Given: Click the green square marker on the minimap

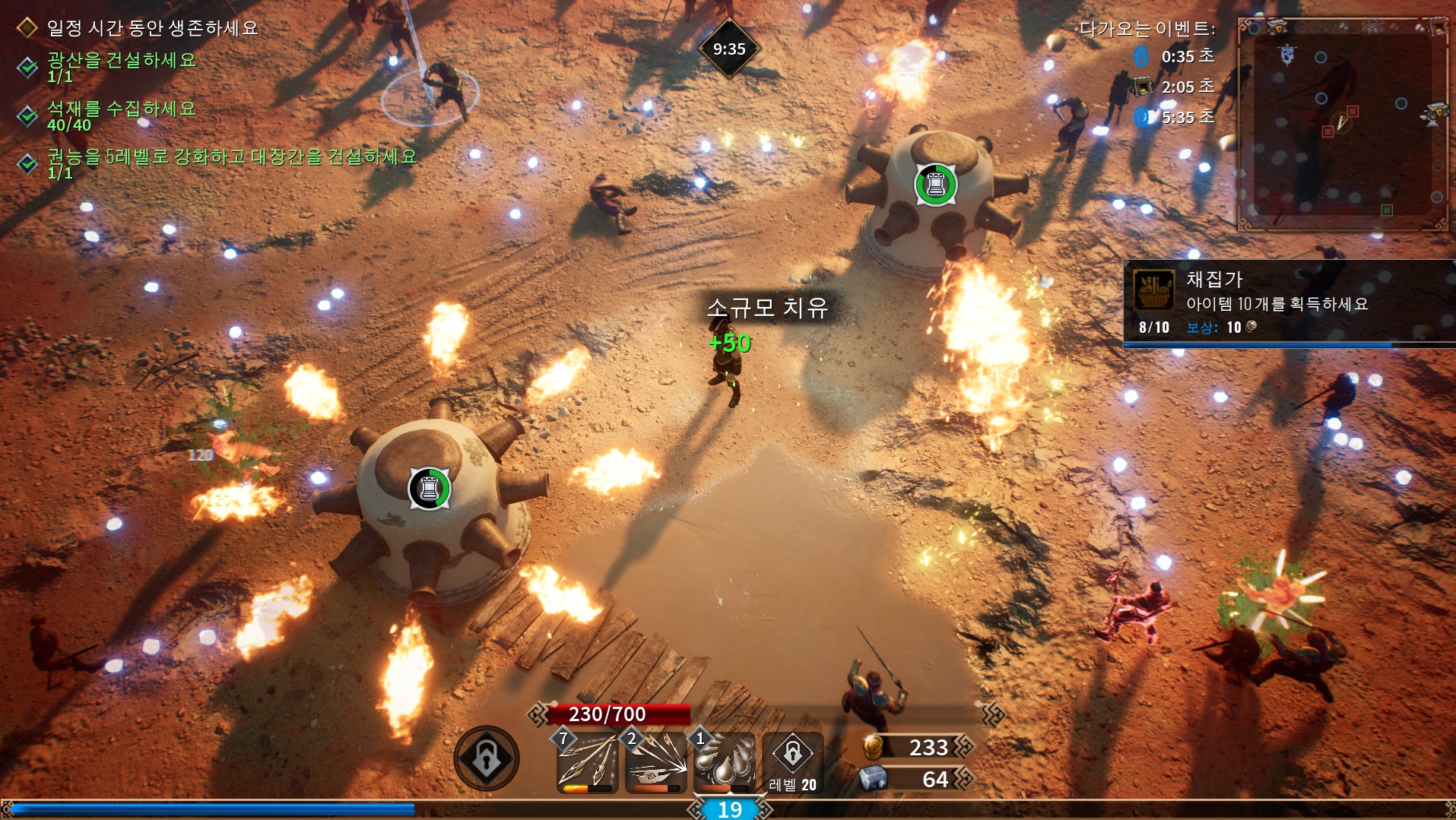Looking at the screenshot, I should [x=1387, y=210].
